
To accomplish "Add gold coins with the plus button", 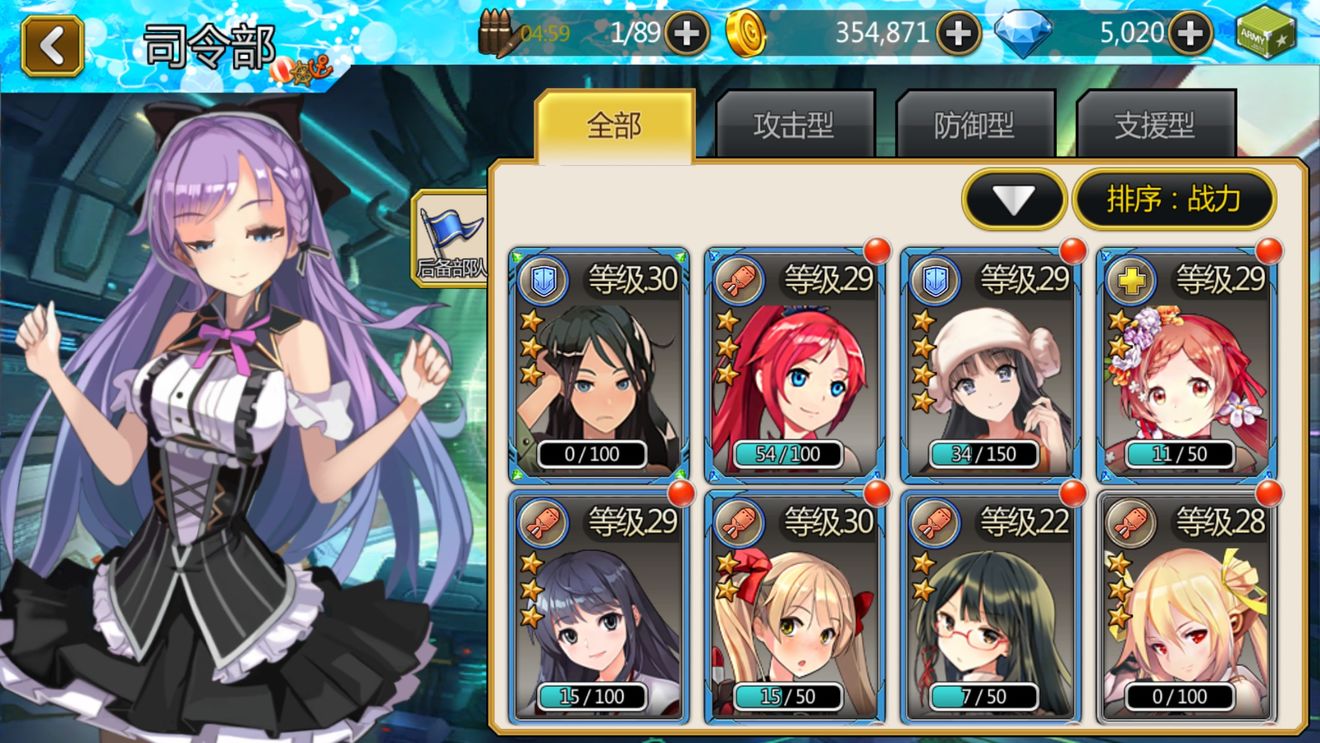I will pos(958,34).
